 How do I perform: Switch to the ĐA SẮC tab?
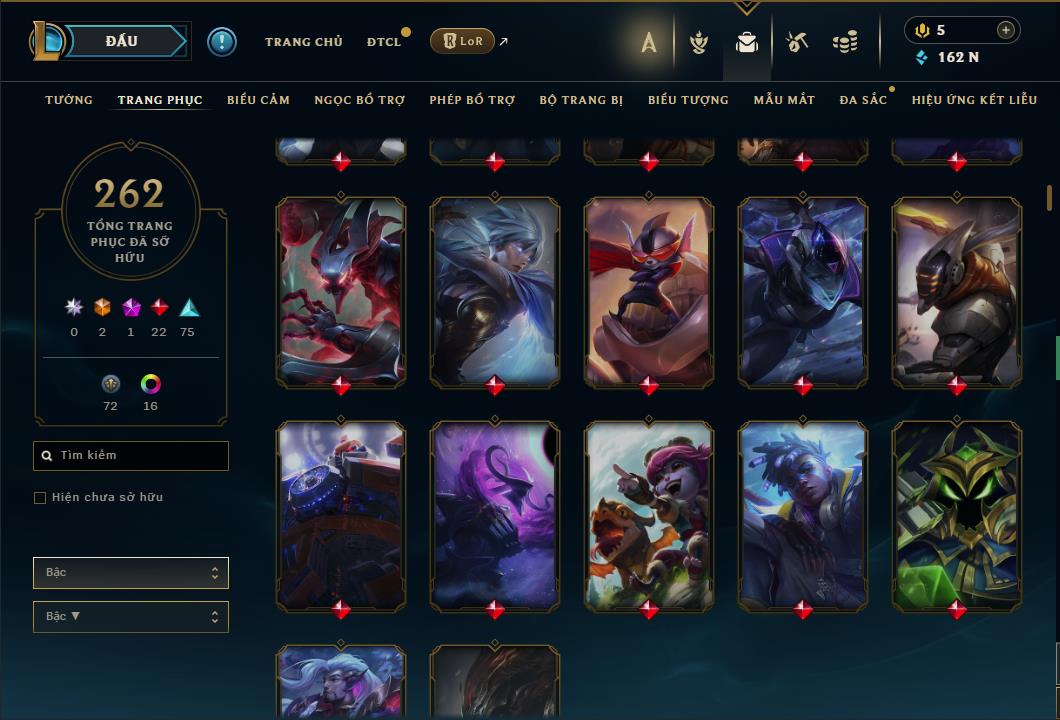coord(863,100)
